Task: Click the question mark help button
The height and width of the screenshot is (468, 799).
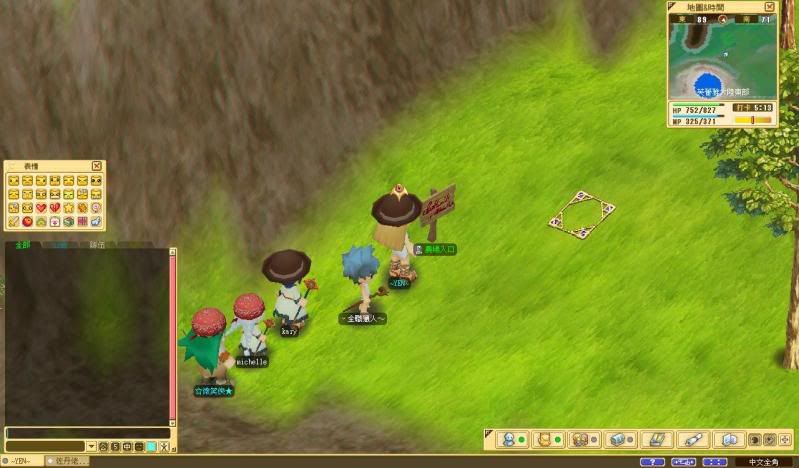Action: point(652,462)
